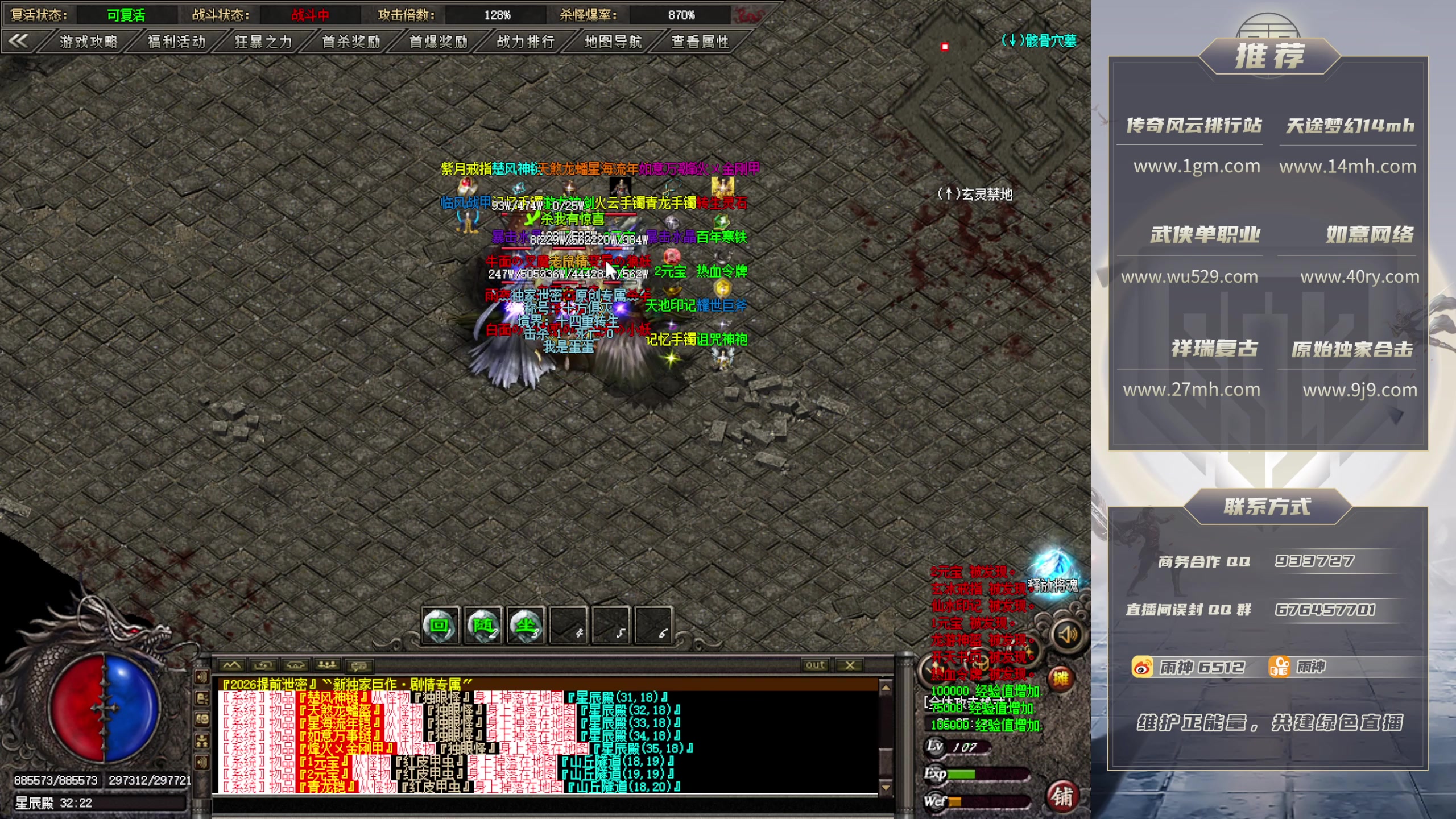Collapse the top menu with the double-arrow button
This screenshot has width=1456, height=819.
click(19, 40)
